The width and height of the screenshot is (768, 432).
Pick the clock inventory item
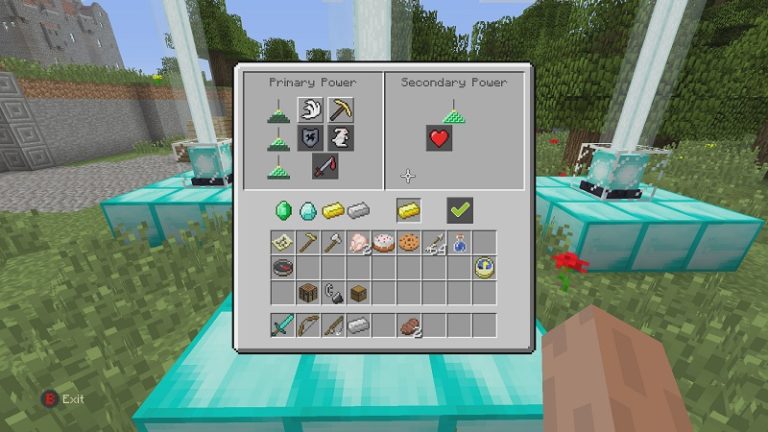click(x=485, y=267)
